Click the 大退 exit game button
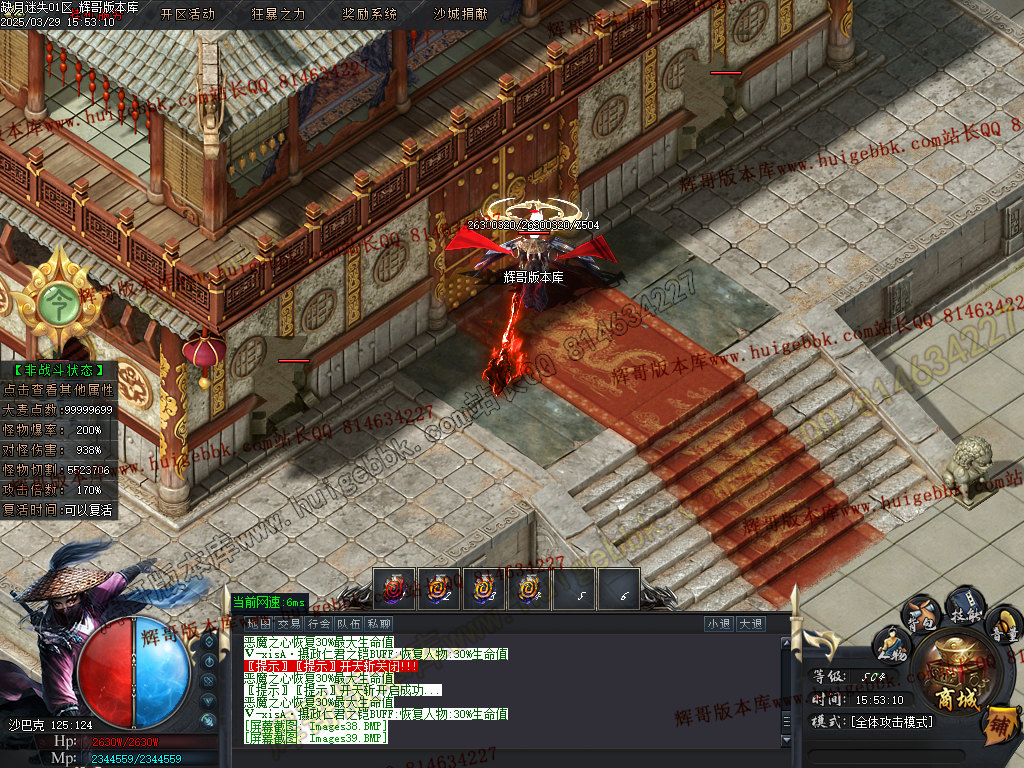1024x768 pixels. [751, 623]
